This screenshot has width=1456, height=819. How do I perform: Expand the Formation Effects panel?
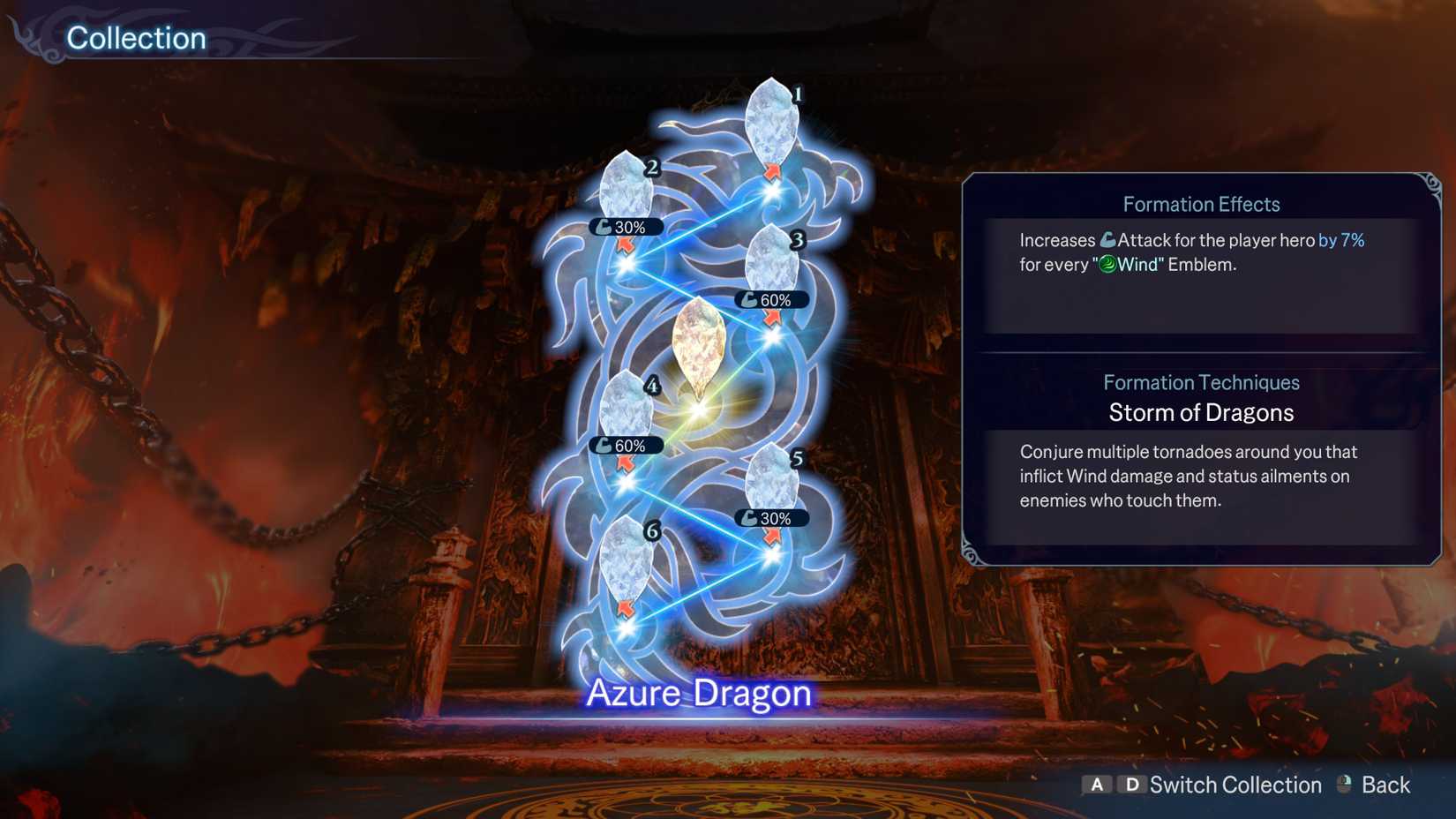point(1201,204)
